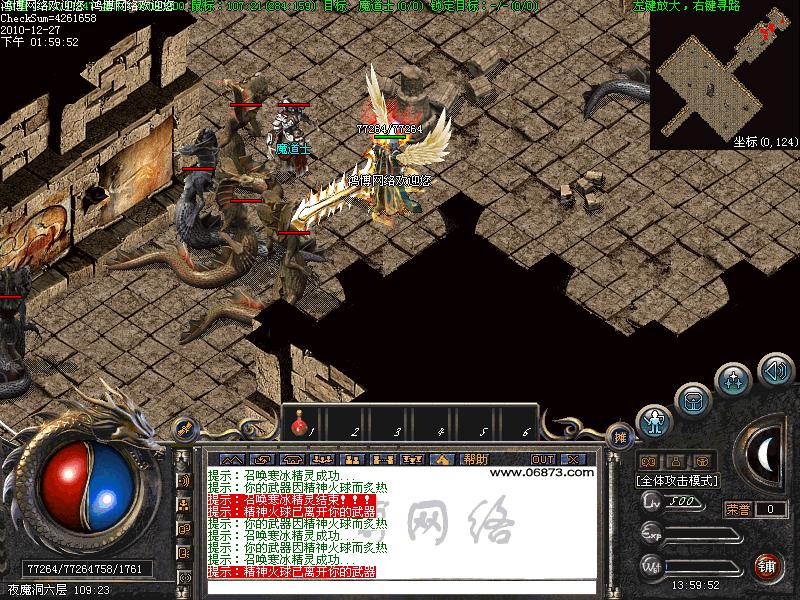Close the game with the X button
Viewport: 800px width, 600px height.
tap(573, 459)
